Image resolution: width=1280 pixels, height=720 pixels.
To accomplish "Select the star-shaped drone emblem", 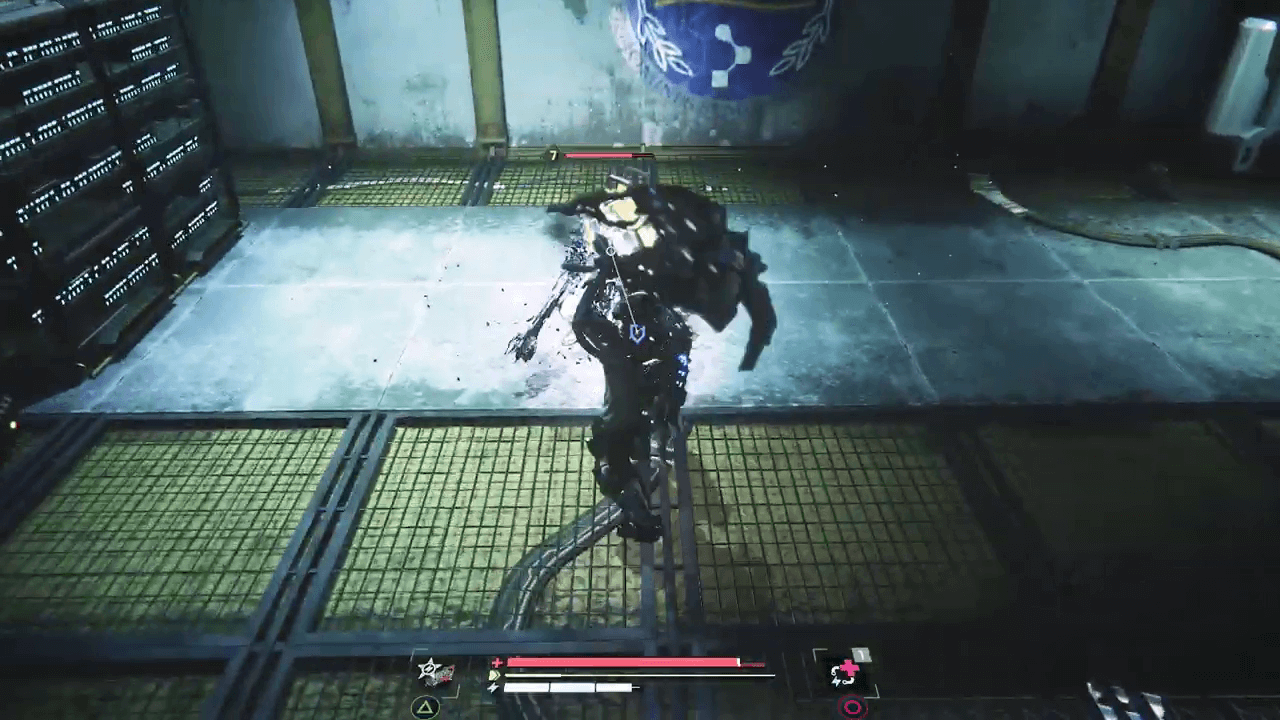I will click(427, 671).
